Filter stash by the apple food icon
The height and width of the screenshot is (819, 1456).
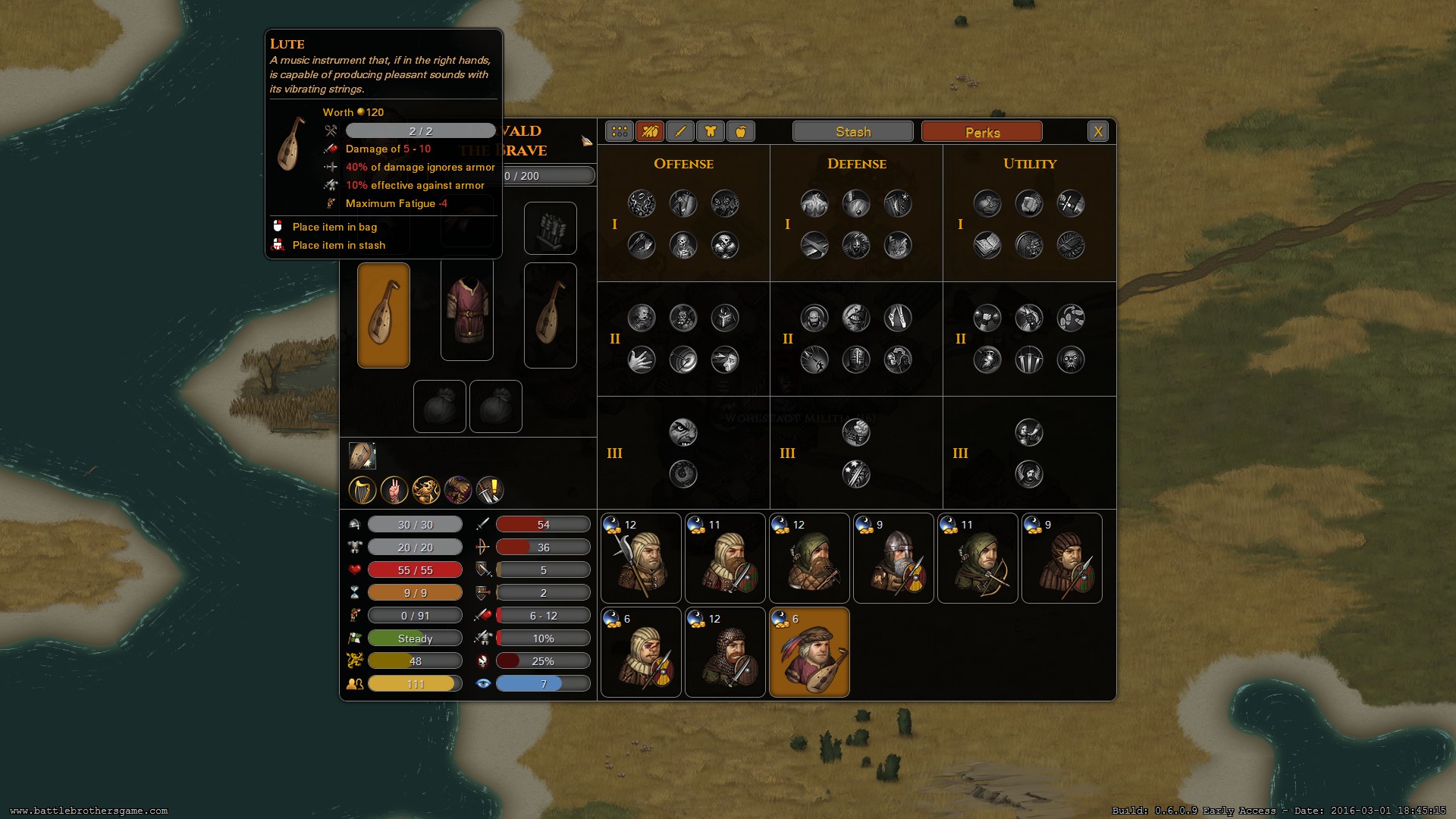coord(741,132)
